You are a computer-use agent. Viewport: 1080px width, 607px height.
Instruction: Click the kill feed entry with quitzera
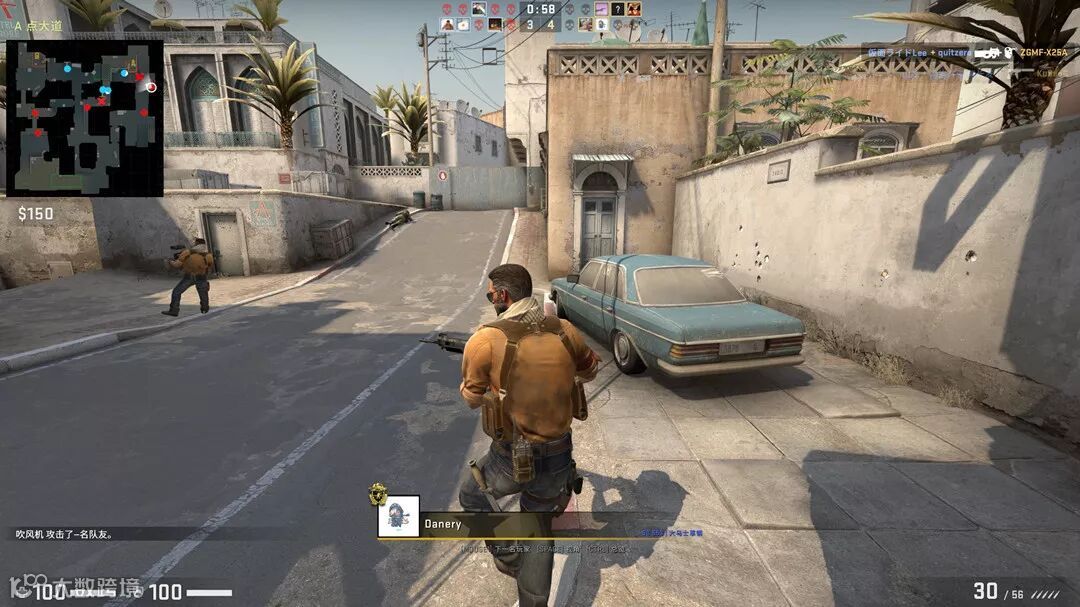point(938,52)
